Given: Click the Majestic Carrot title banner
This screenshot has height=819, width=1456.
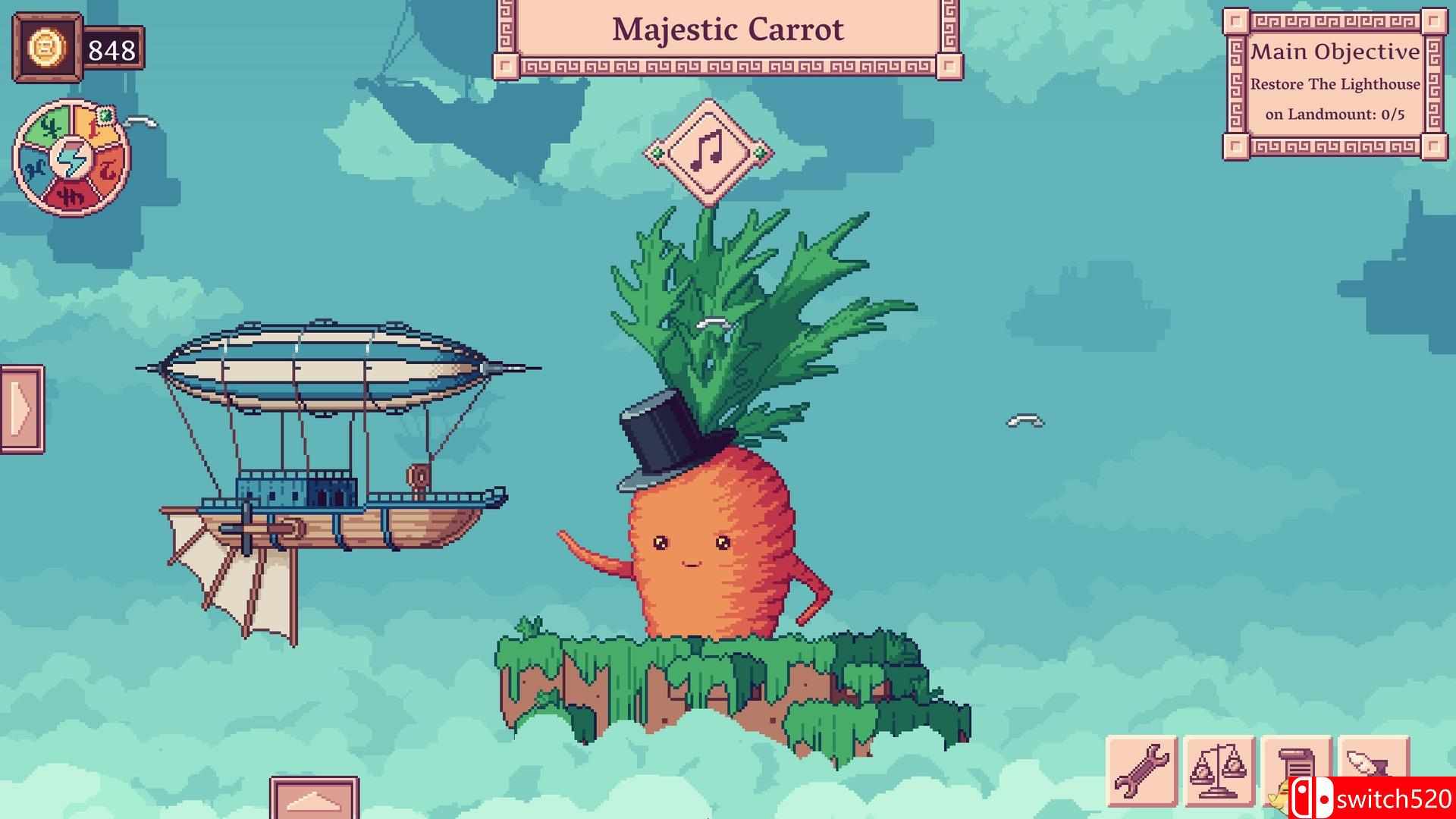Looking at the screenshot, I should coord(728,30).
